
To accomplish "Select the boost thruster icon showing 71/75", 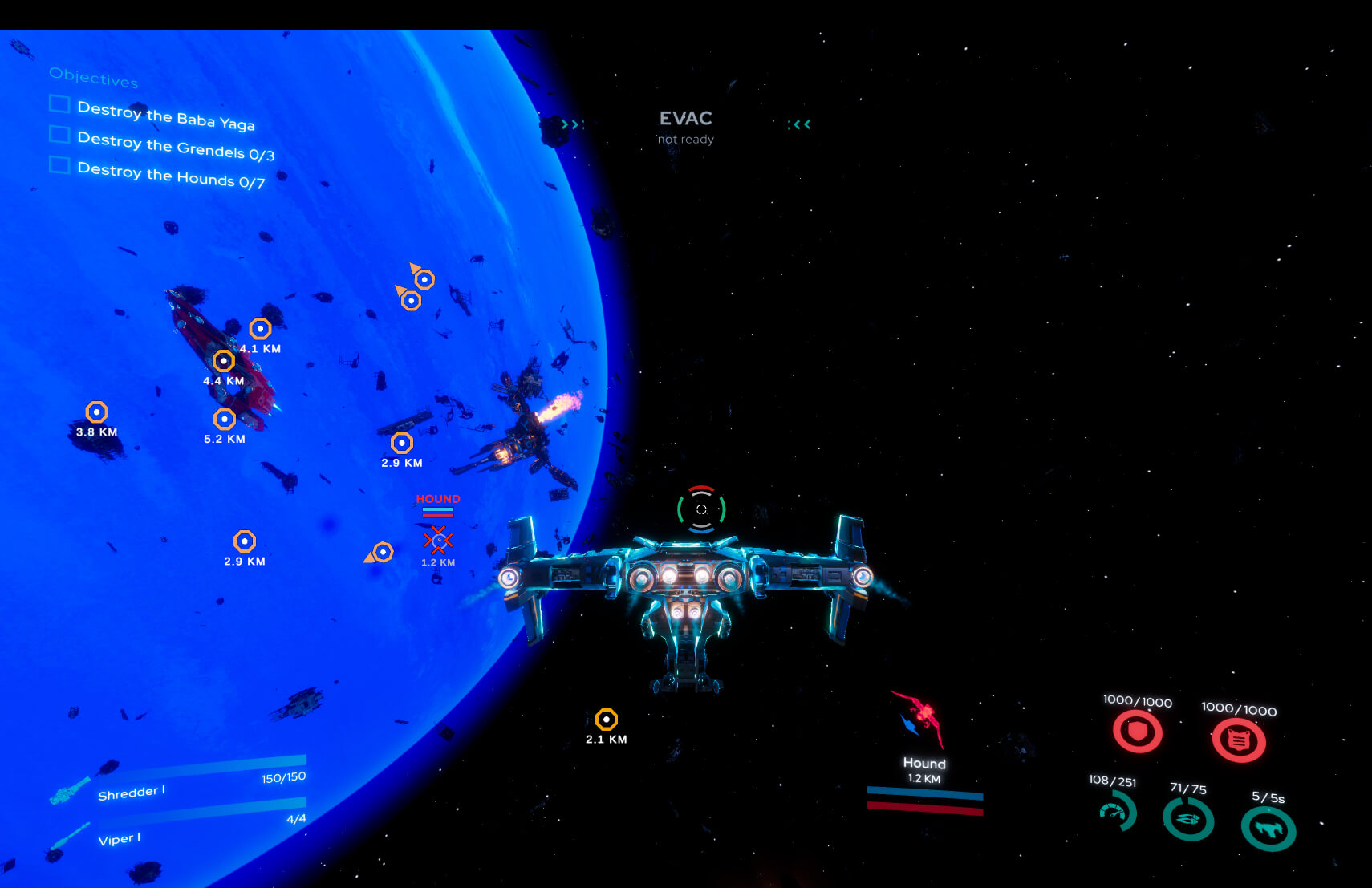I will (x=1187, y=820).
